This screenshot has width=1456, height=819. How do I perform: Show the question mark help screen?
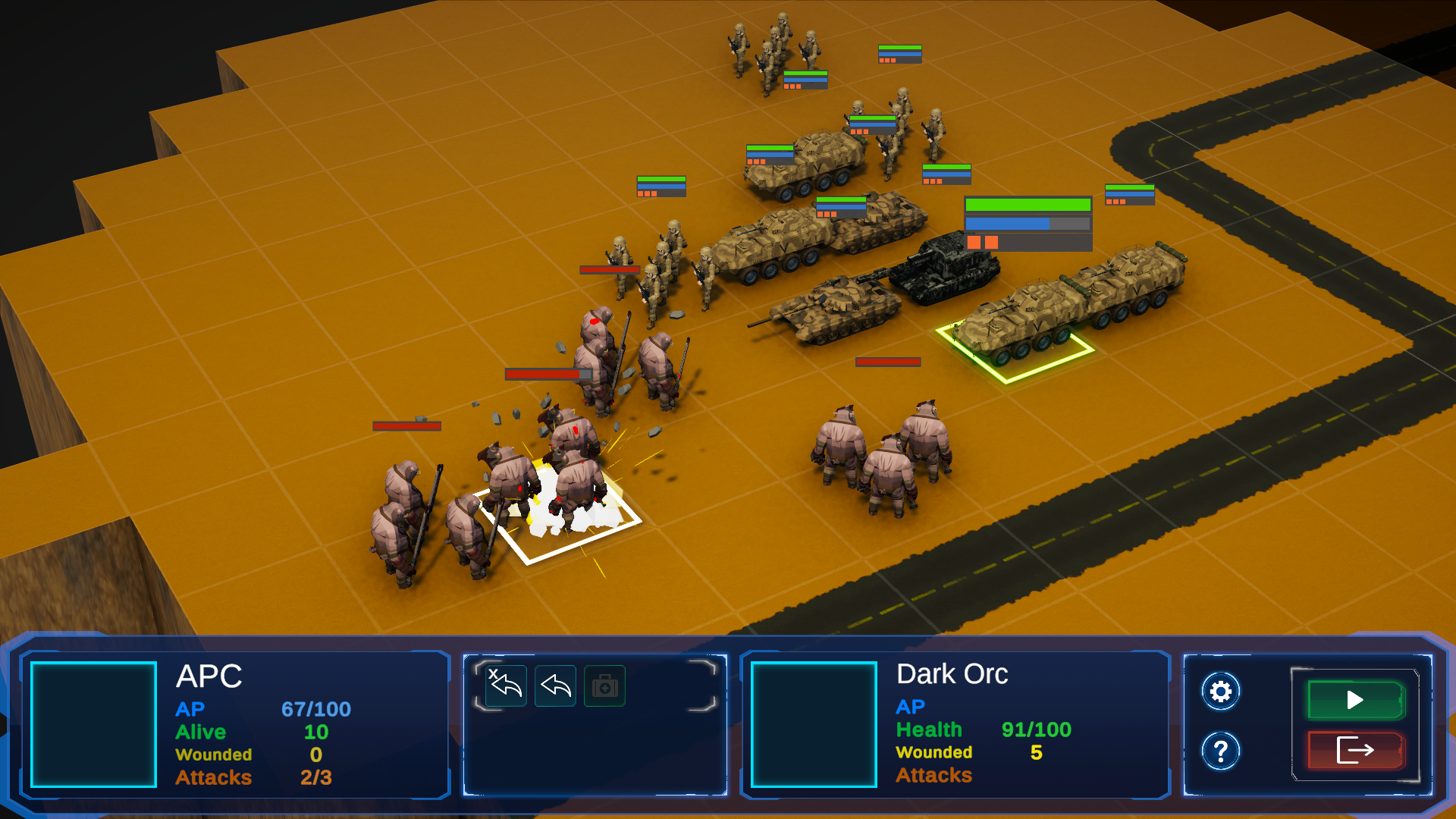[x=1220, y=752]
